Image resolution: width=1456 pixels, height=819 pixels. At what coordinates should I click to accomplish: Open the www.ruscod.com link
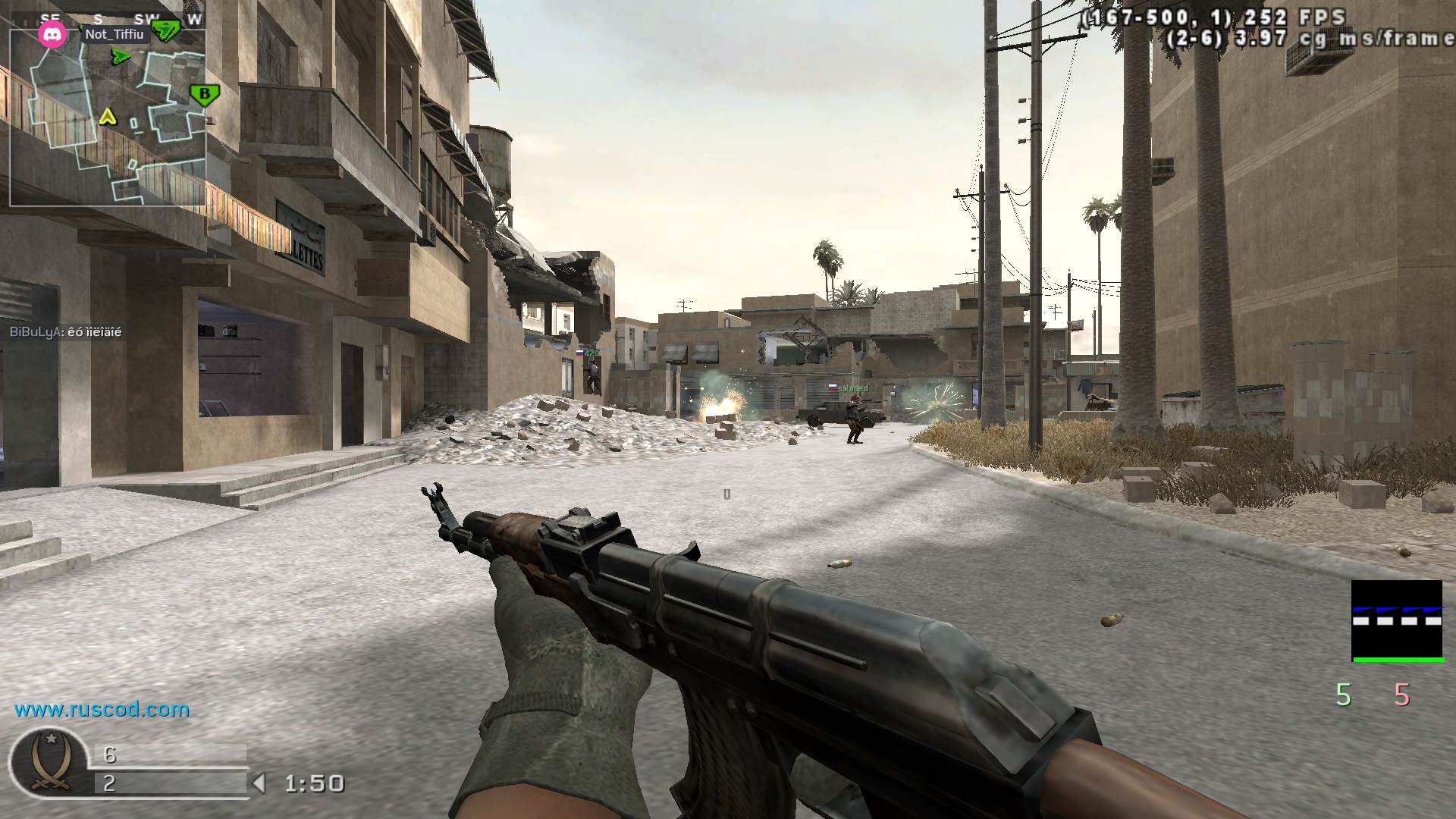click(102, 710)
